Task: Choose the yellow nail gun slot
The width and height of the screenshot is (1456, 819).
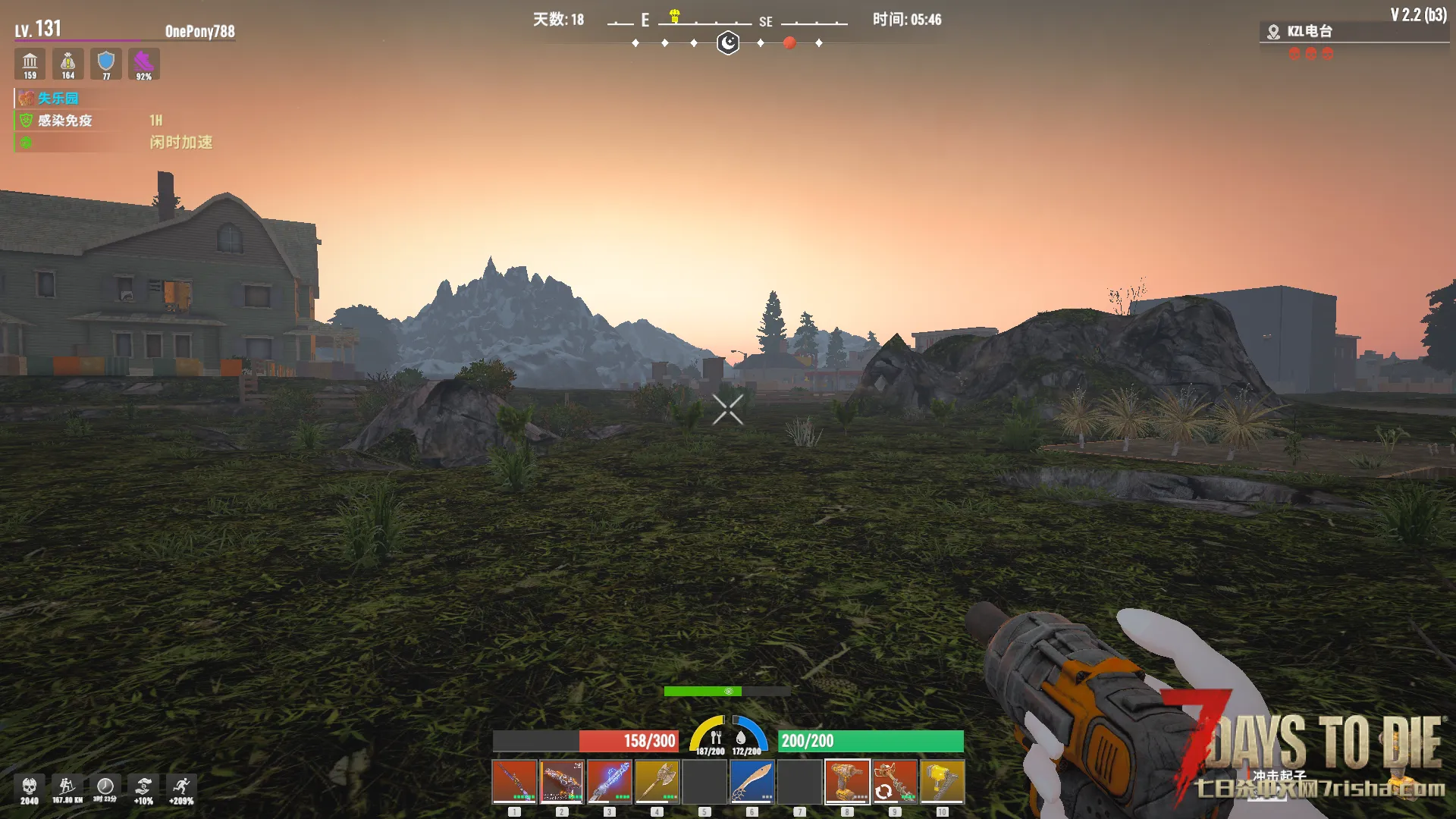Action: [942, 781]
